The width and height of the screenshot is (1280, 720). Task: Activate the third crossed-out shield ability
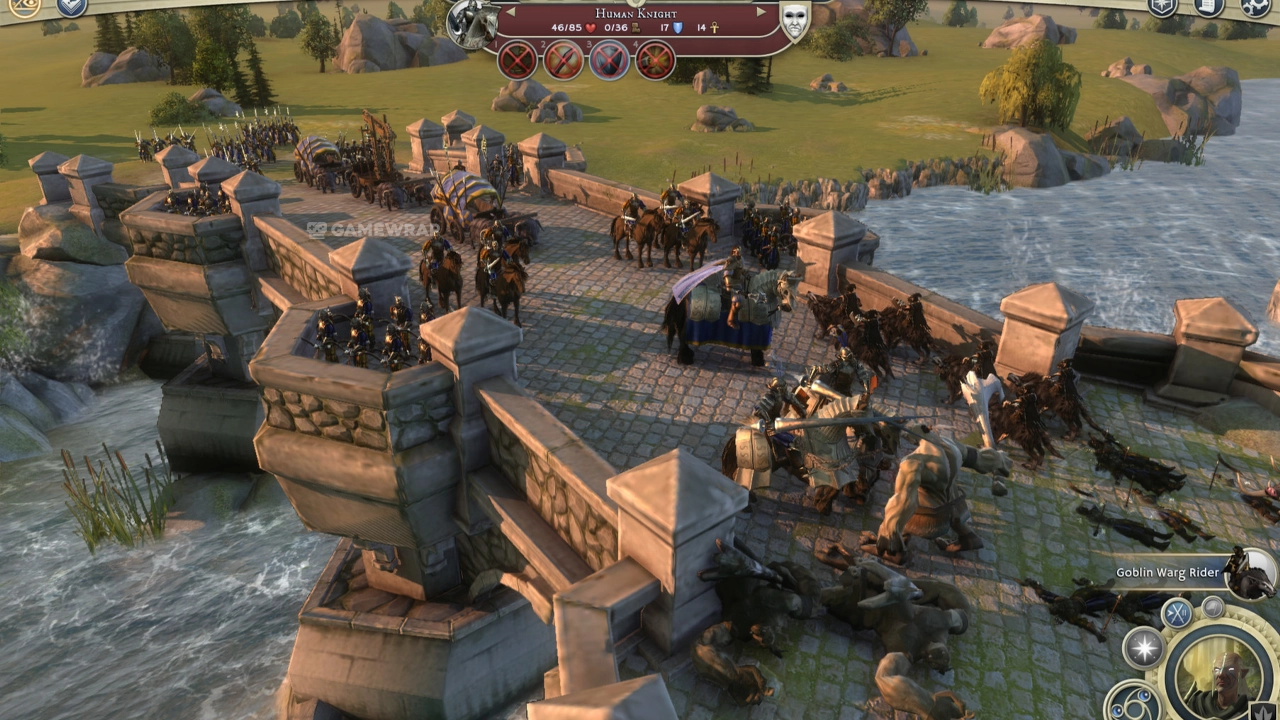(609, 60)
